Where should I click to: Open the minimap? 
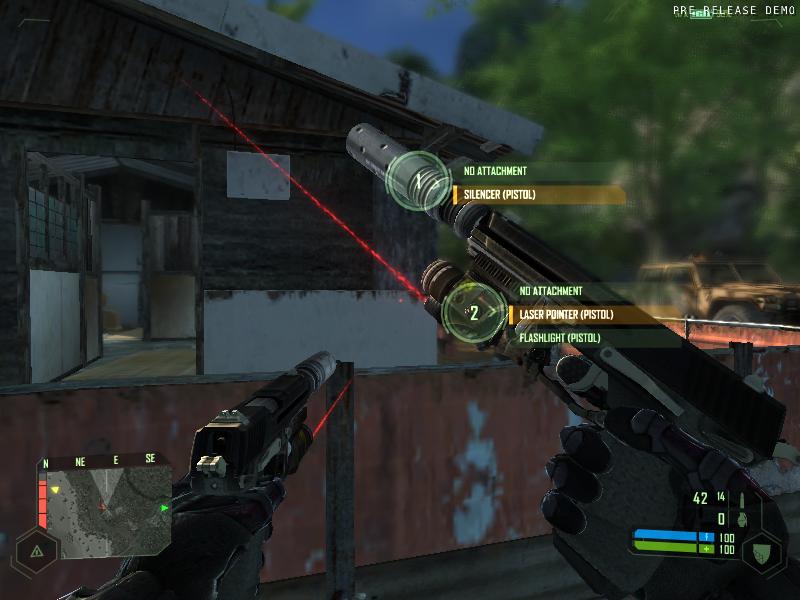104,506
